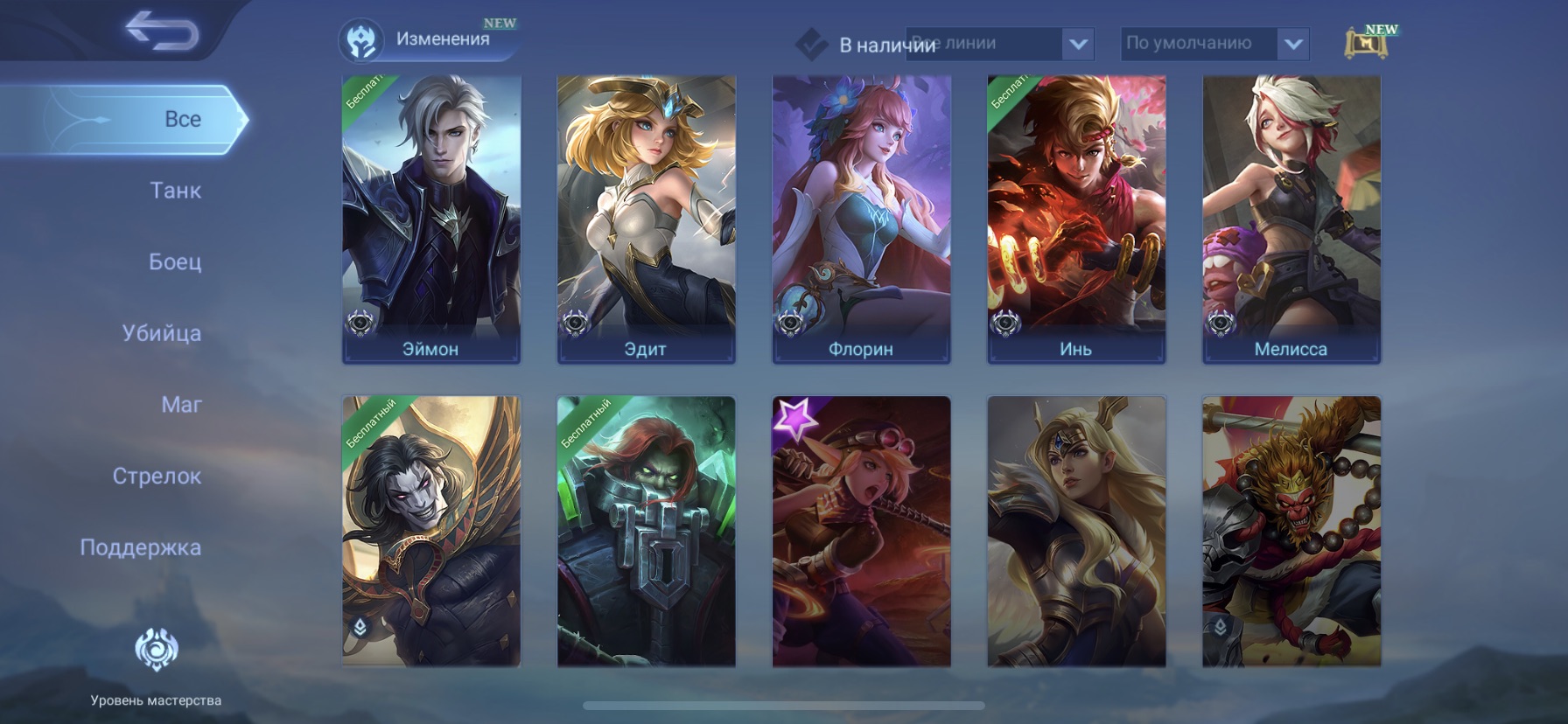Image resolution: width=1568 pixels, height=724 pixels.
Task: Select the hero card Эймон
Action: 431,219
